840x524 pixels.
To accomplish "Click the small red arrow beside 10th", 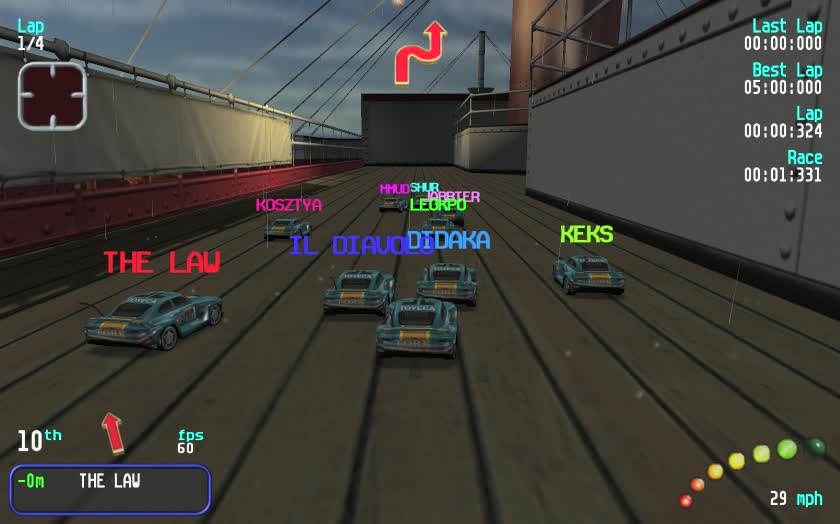I will (x=113, y=432).
